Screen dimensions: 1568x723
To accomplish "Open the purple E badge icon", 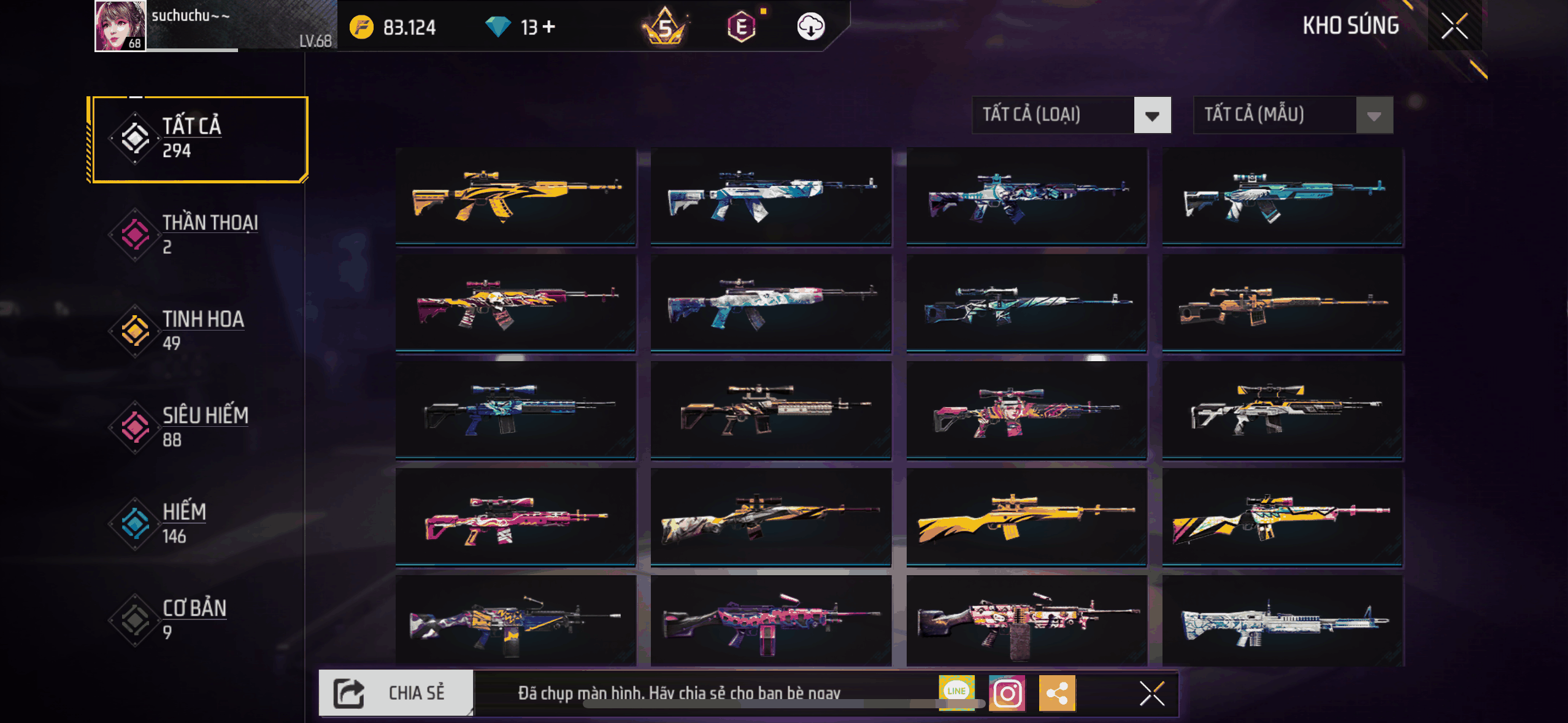I will click(741, 26).
